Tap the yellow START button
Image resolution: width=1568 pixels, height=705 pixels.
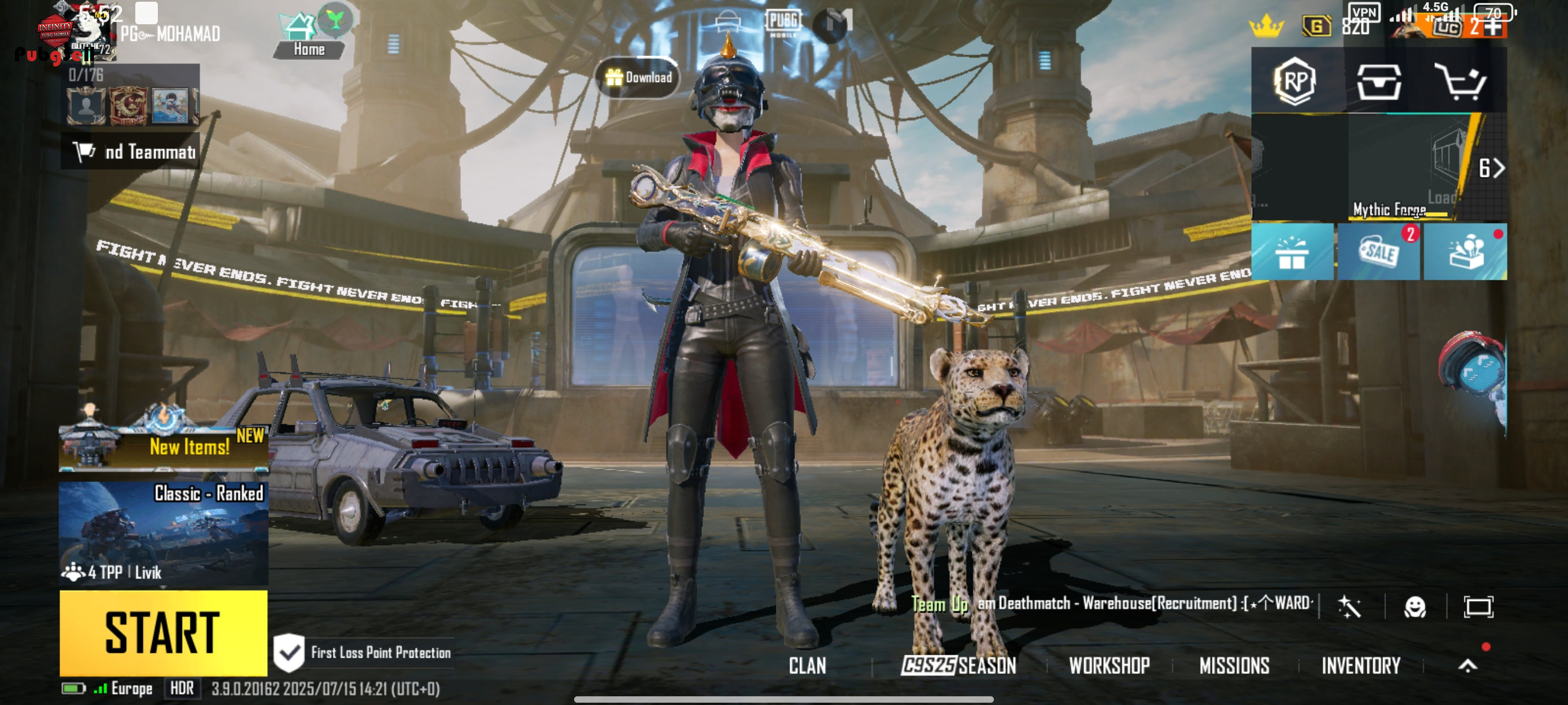coord(163,633)
